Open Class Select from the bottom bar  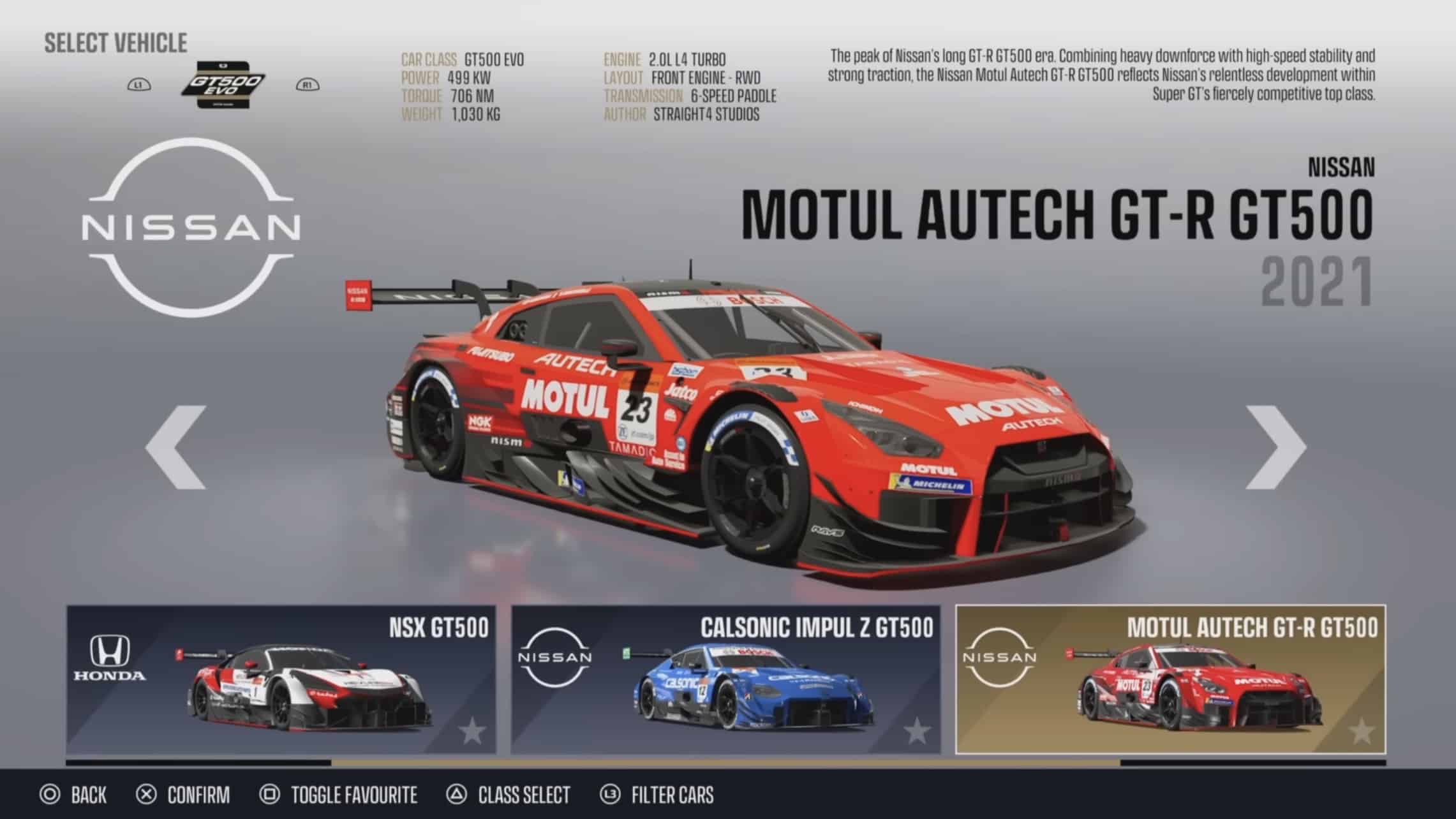click(509, 795)
